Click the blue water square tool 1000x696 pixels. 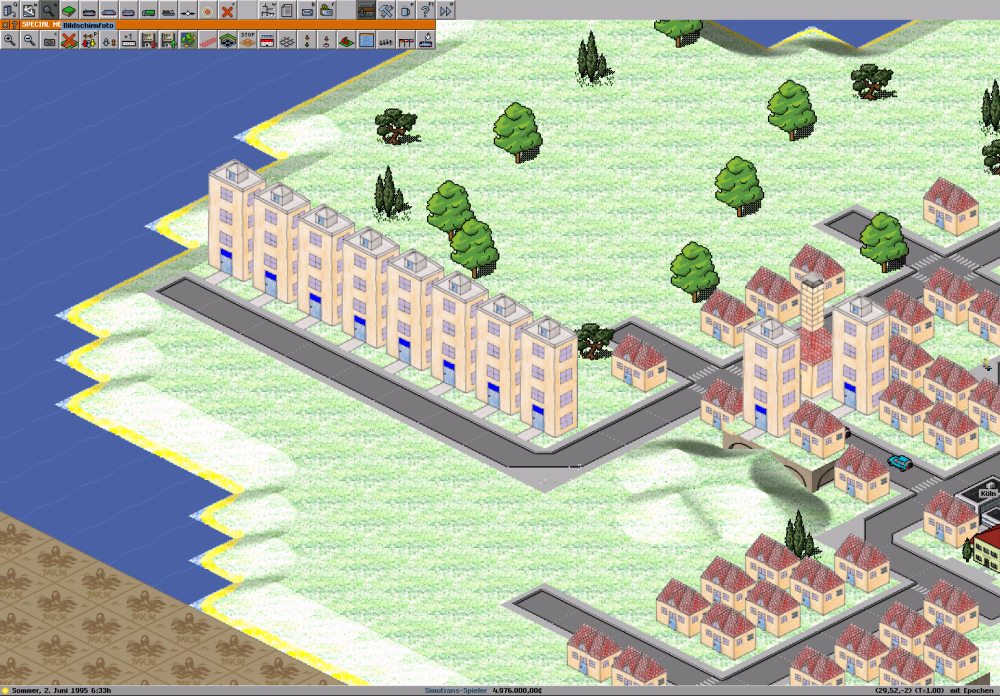[366, 40]
